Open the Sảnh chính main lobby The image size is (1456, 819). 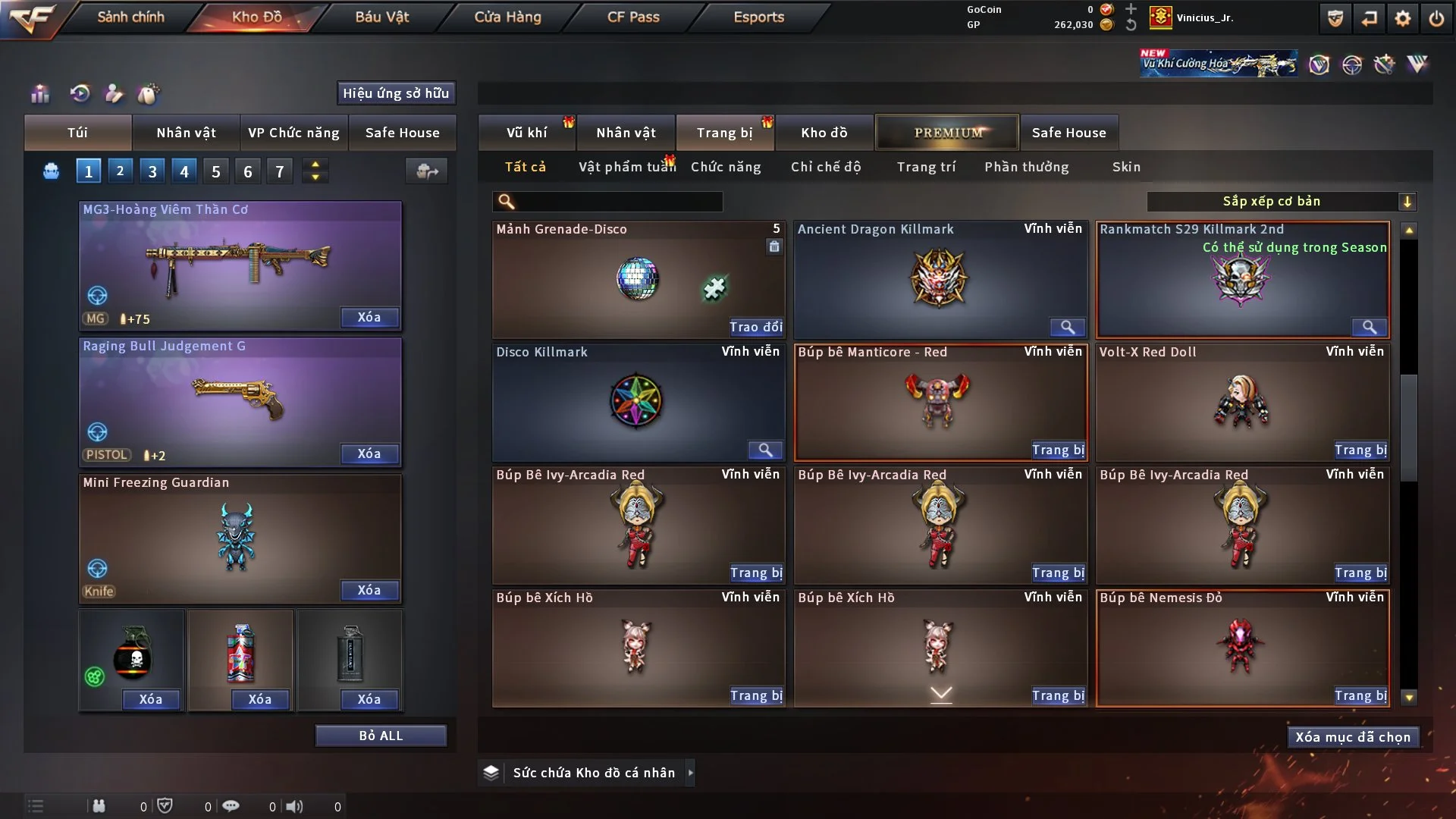(130, 17)
